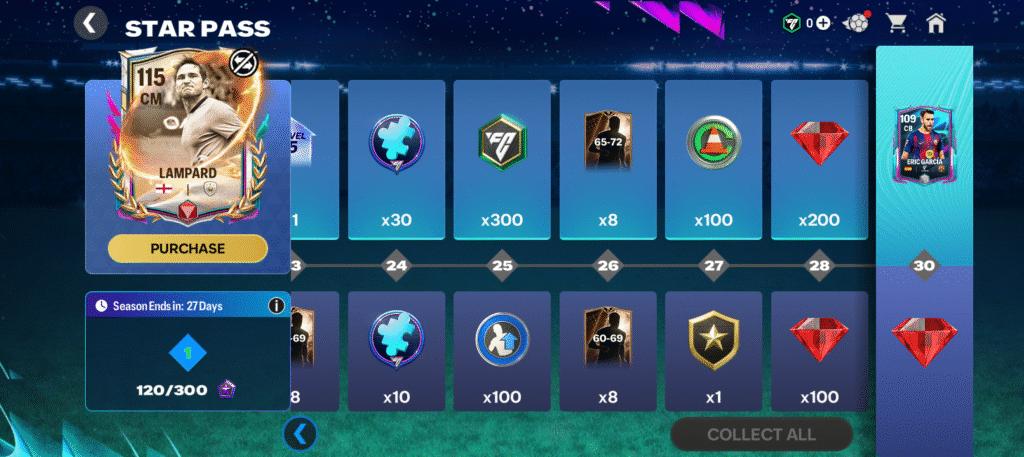This screenshot has width=1024, height=457.
Task: Pick the 65-72 player pack x8 reward
Action: tap(608, 160)
